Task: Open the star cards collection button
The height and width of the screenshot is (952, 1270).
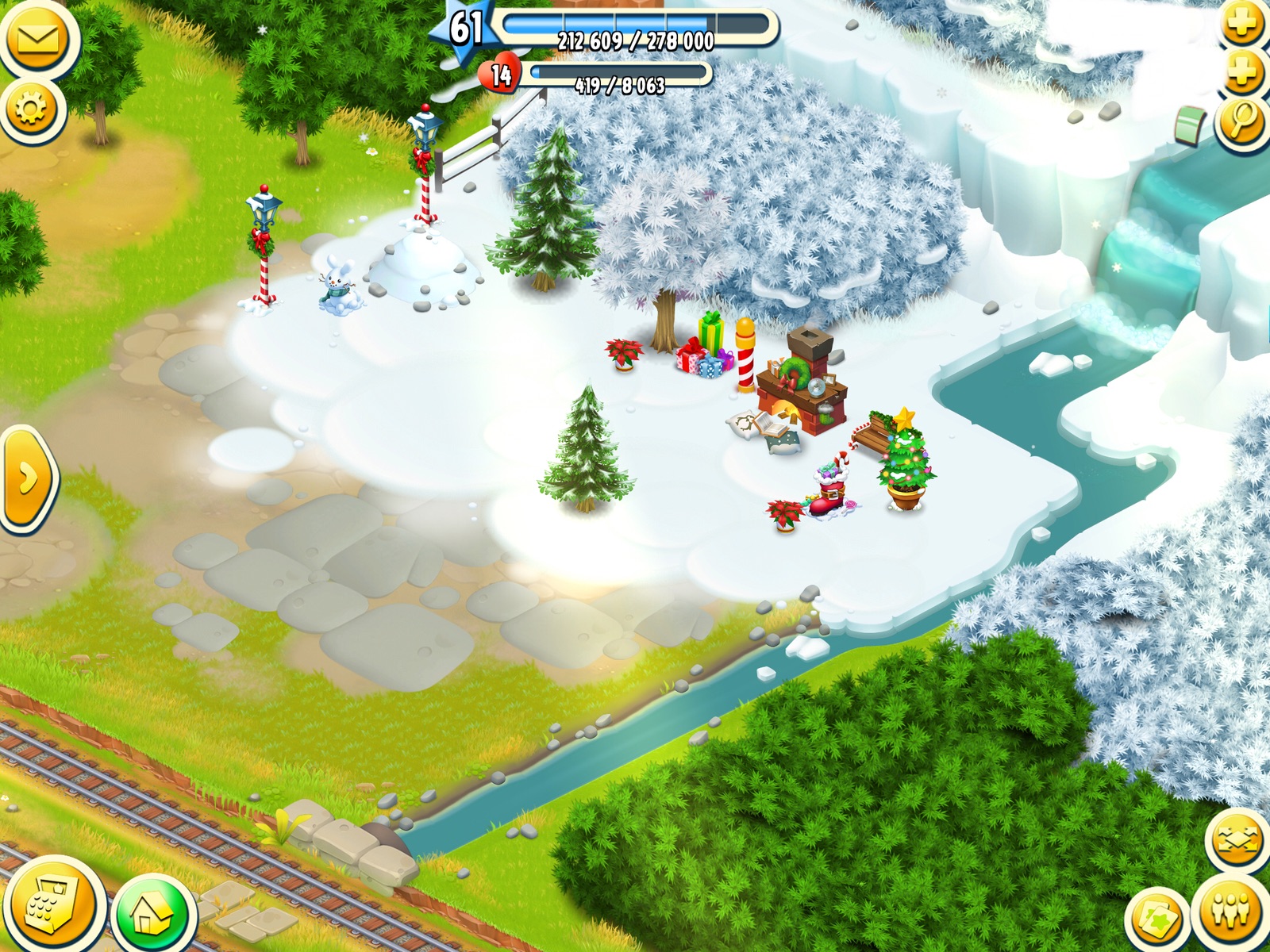Action: [x=1157, y=920]
